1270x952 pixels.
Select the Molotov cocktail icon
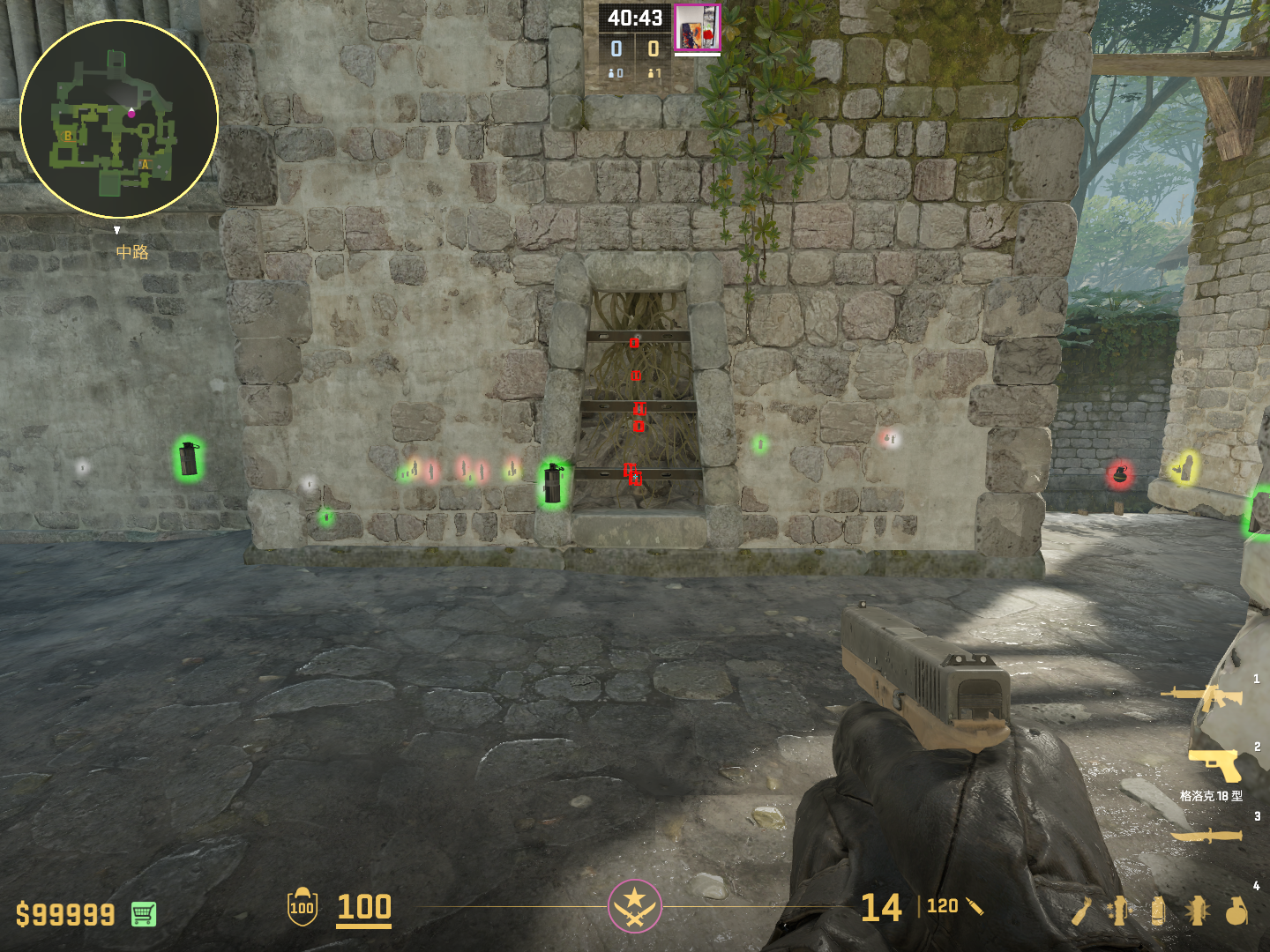(1082, 911)
